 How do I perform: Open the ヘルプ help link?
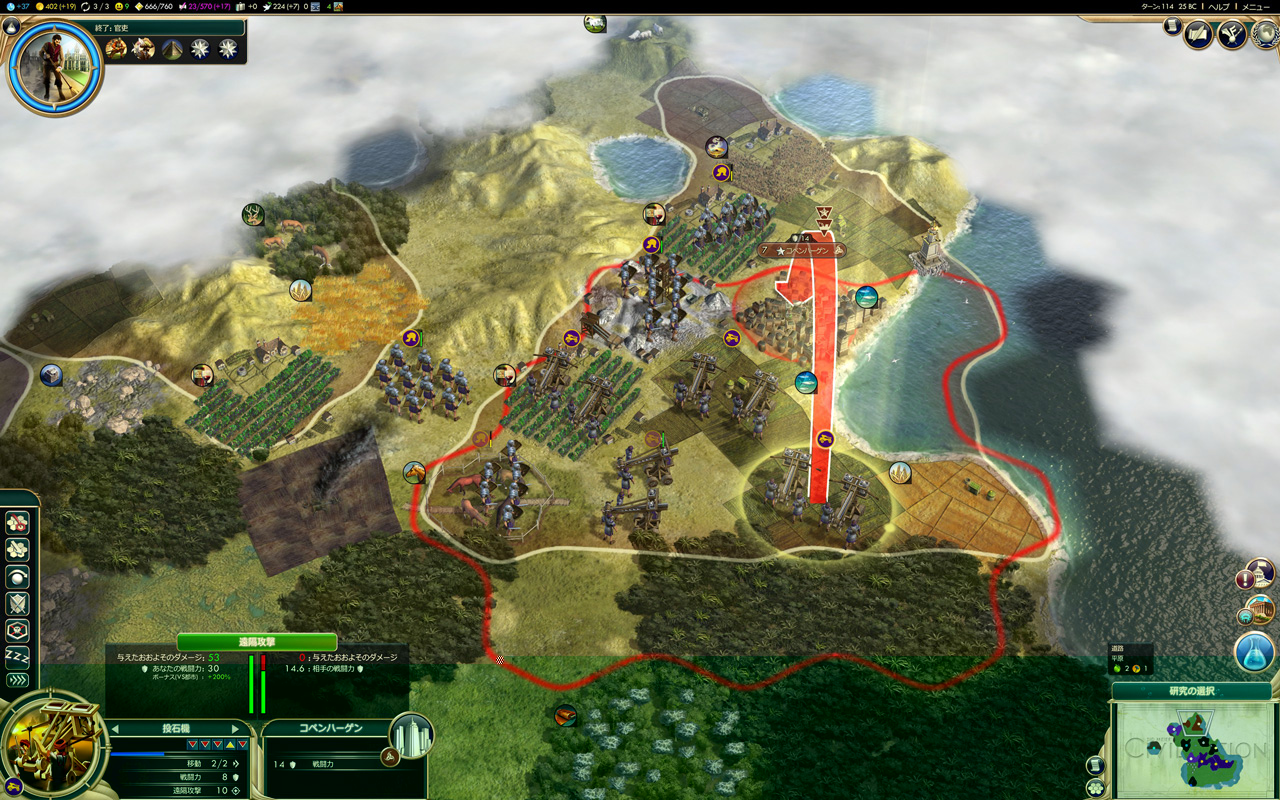coord(1219,6)
